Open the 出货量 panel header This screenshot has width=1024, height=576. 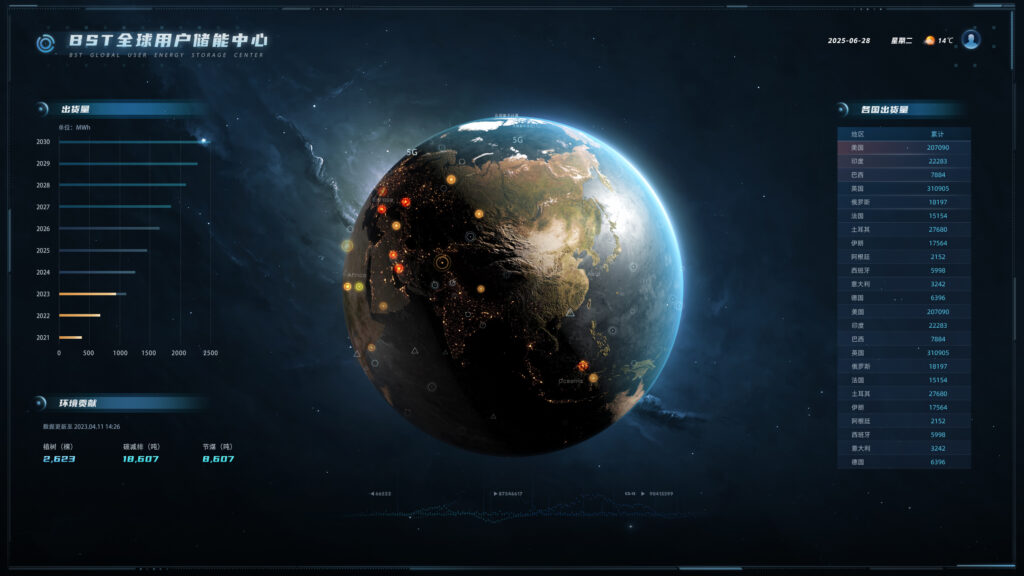click(x=76, y=109)
